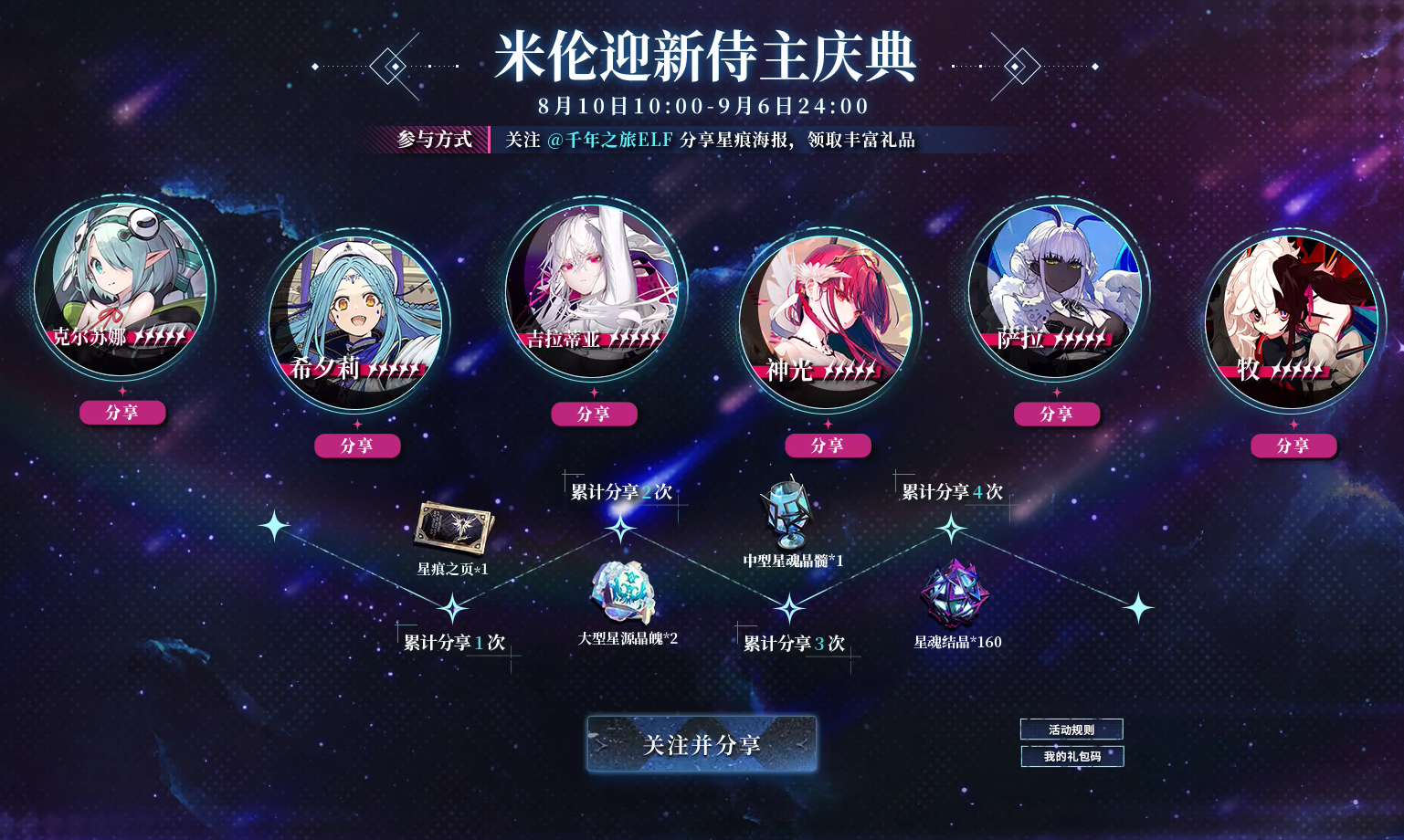The image size is (1404, 840).
Task: Select the 大型星源晶魄 reward icon
Action: (621, 593)
